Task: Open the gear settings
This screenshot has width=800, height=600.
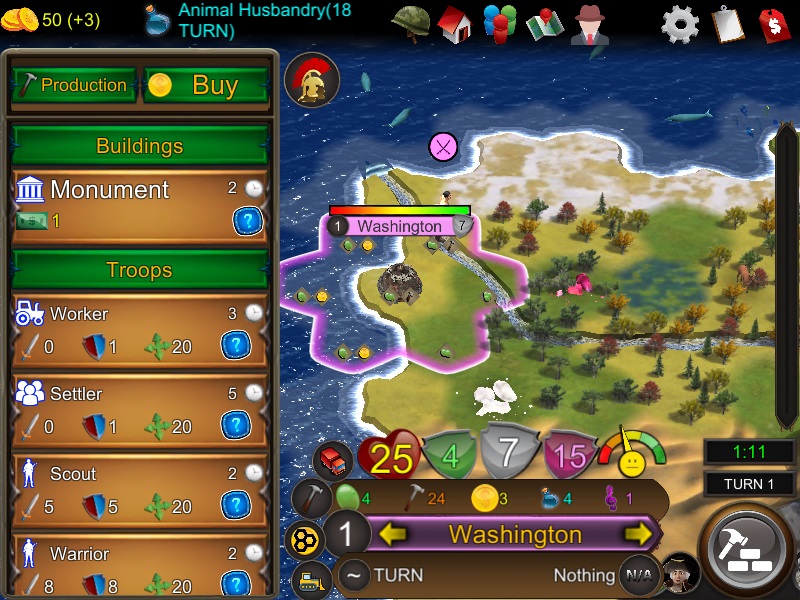Action: 680,24
